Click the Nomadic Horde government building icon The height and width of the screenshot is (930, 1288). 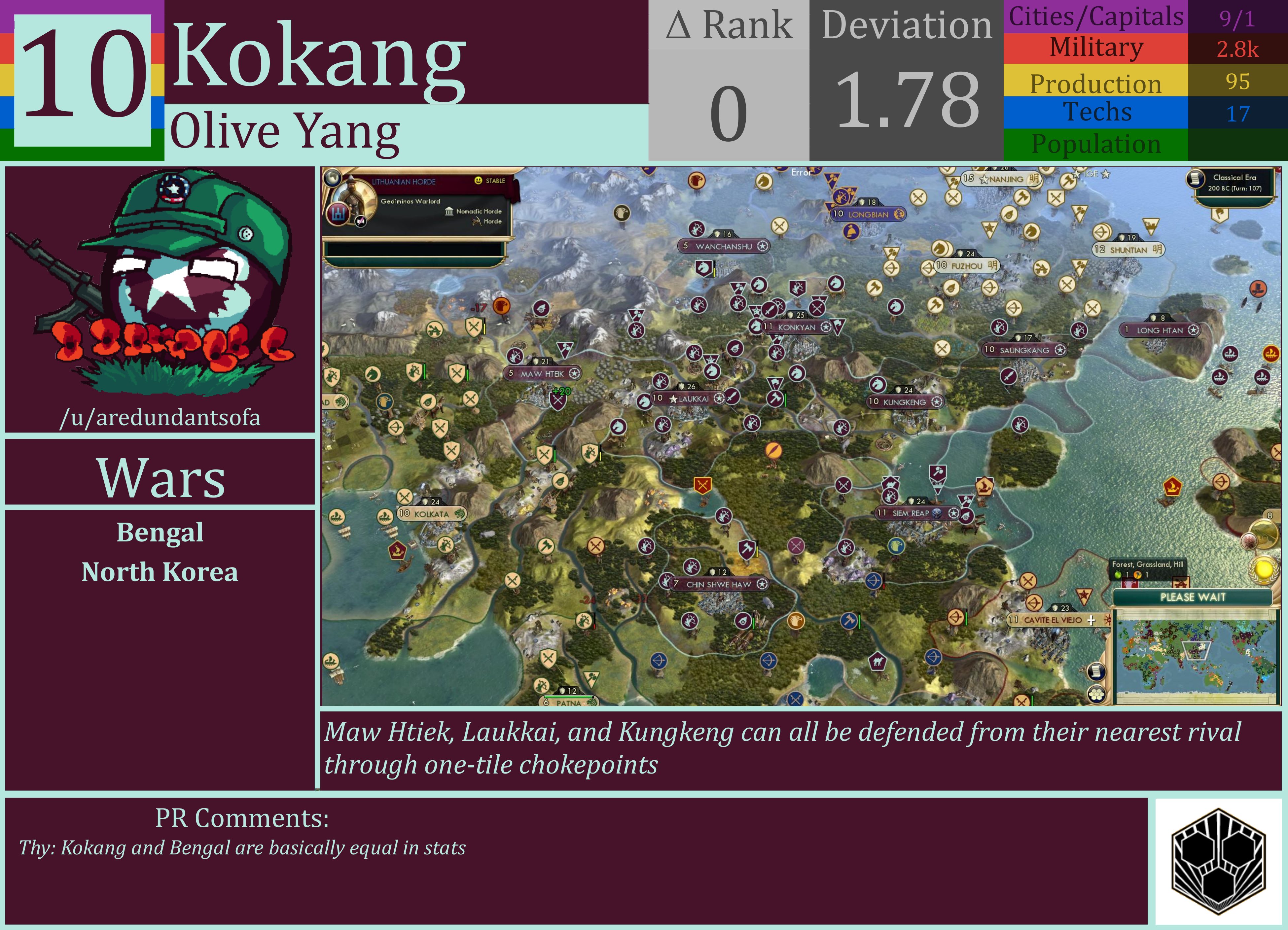coord(450,212)
